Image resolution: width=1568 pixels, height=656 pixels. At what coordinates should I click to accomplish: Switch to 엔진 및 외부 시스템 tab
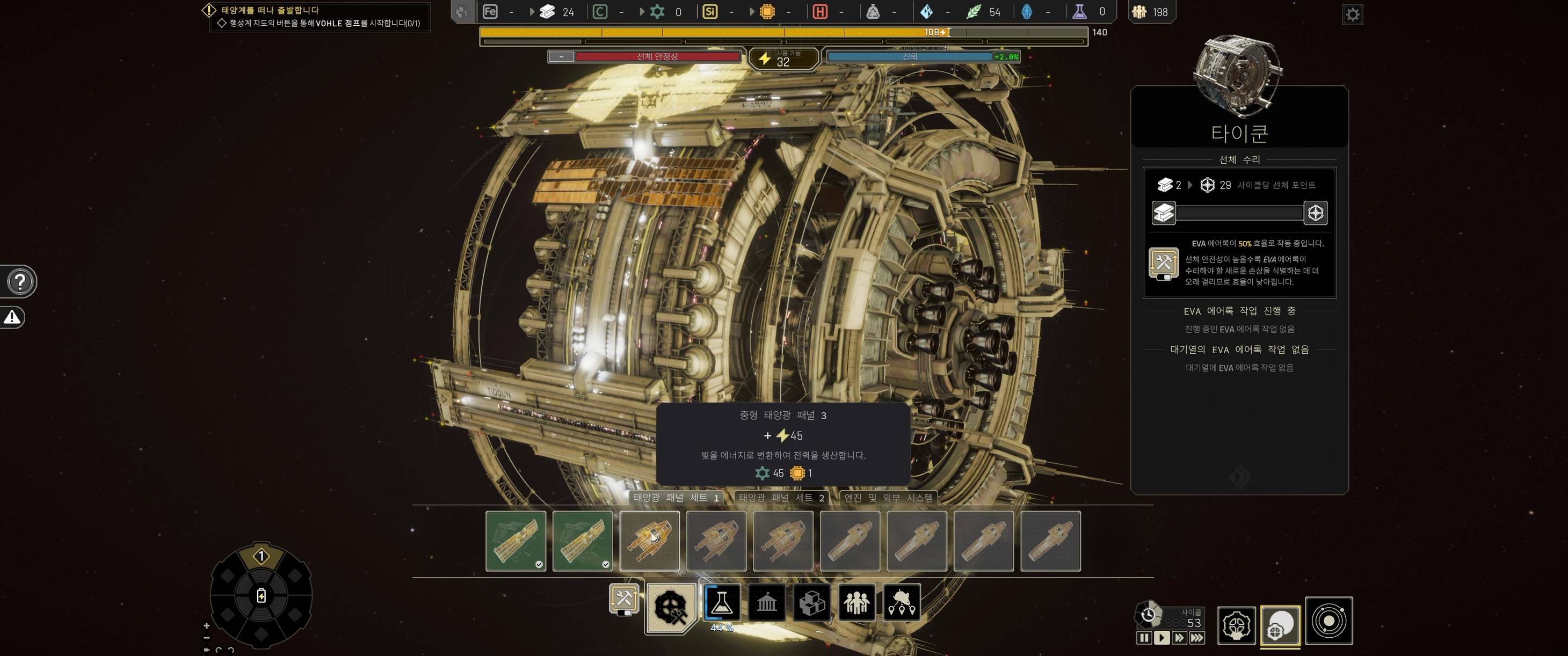click(x=888, y=498)
